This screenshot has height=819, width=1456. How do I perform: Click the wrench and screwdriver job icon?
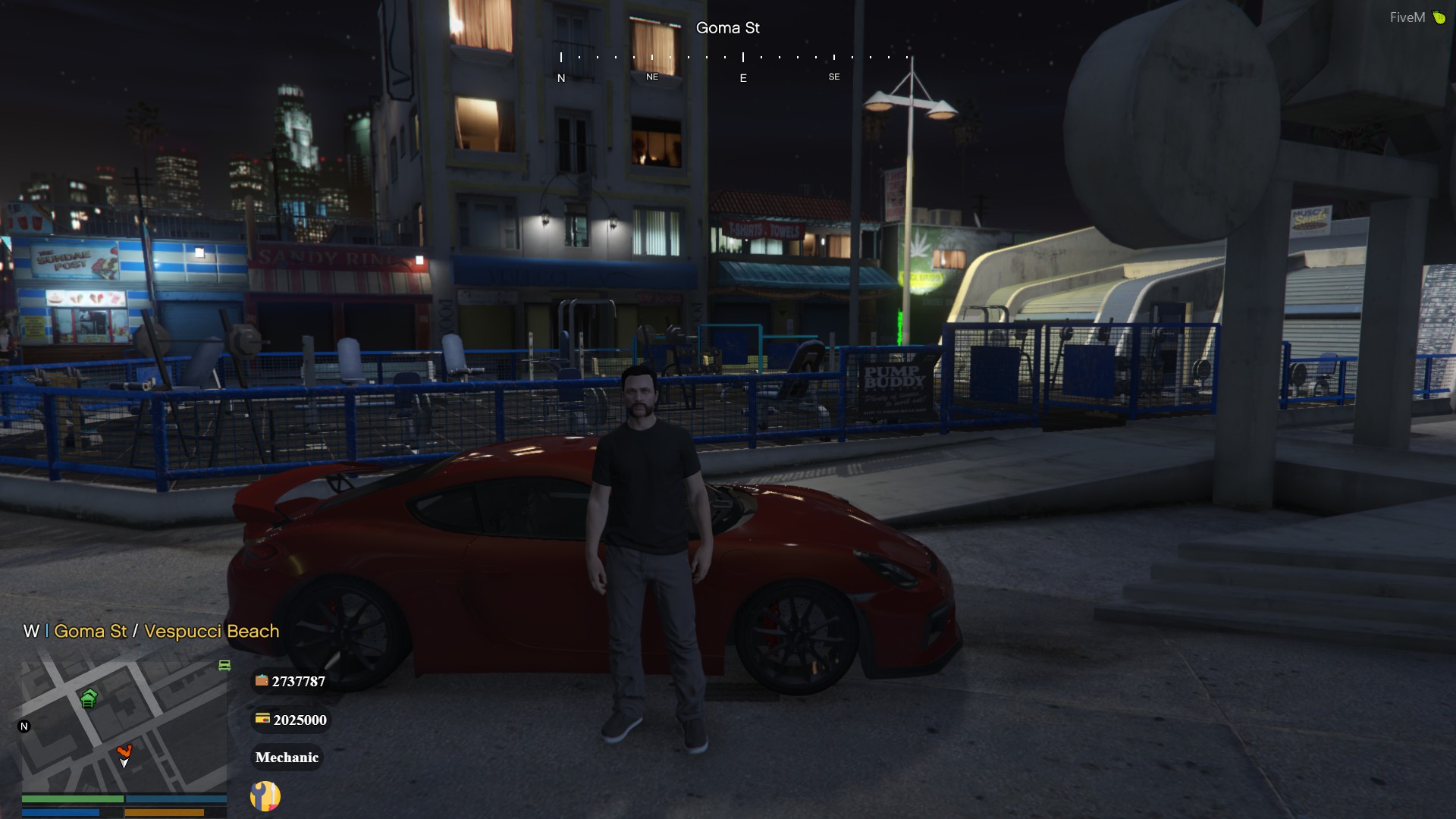[265, 796]
